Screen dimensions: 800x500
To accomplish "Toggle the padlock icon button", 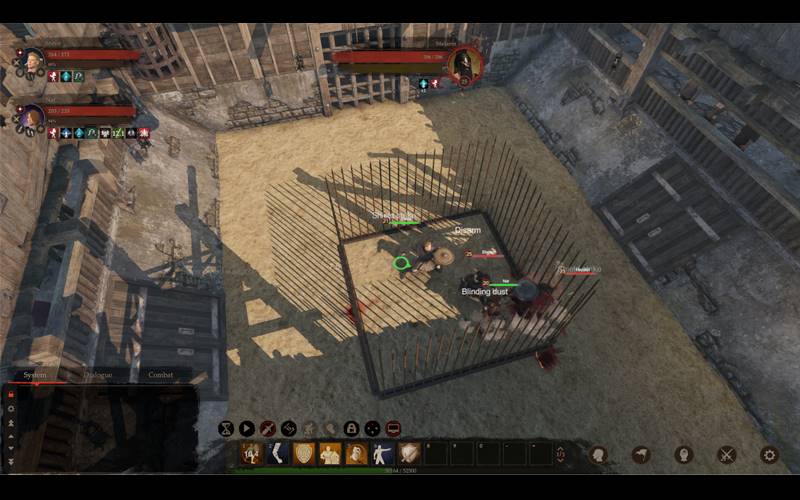I will (351, 428).
